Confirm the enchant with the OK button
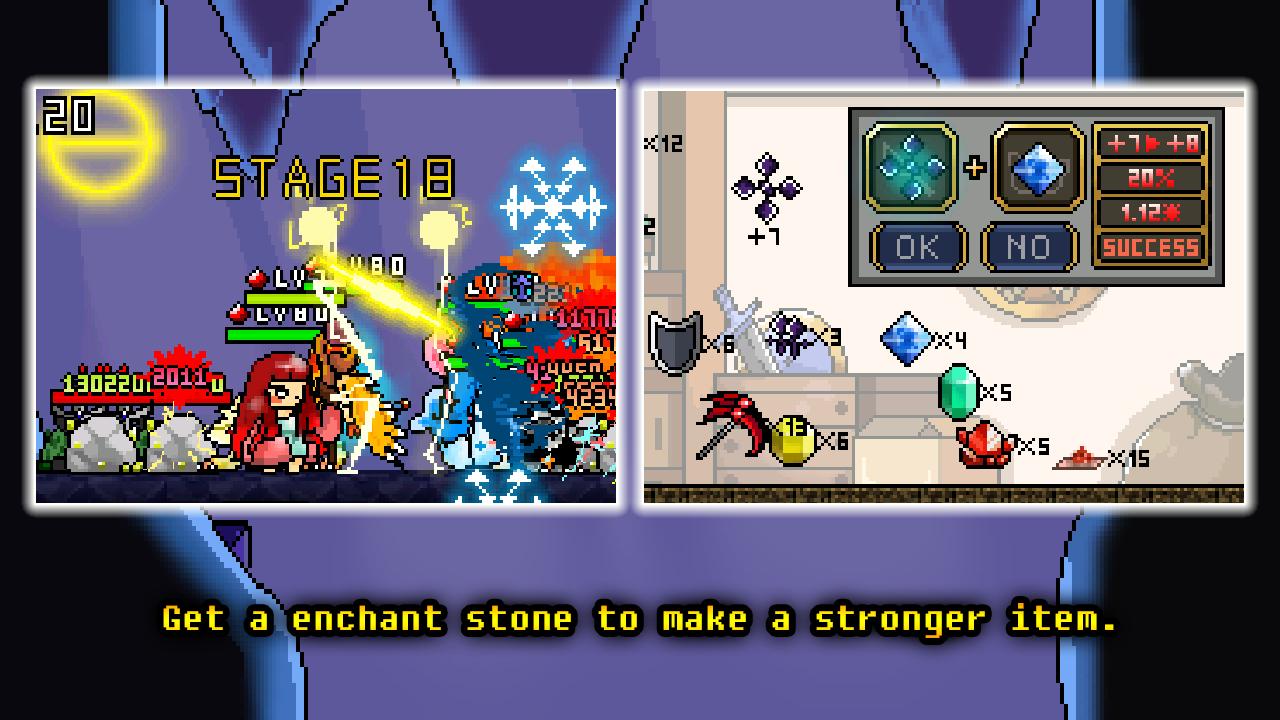Screen dimensions: 1280x720 pos(919,247)
